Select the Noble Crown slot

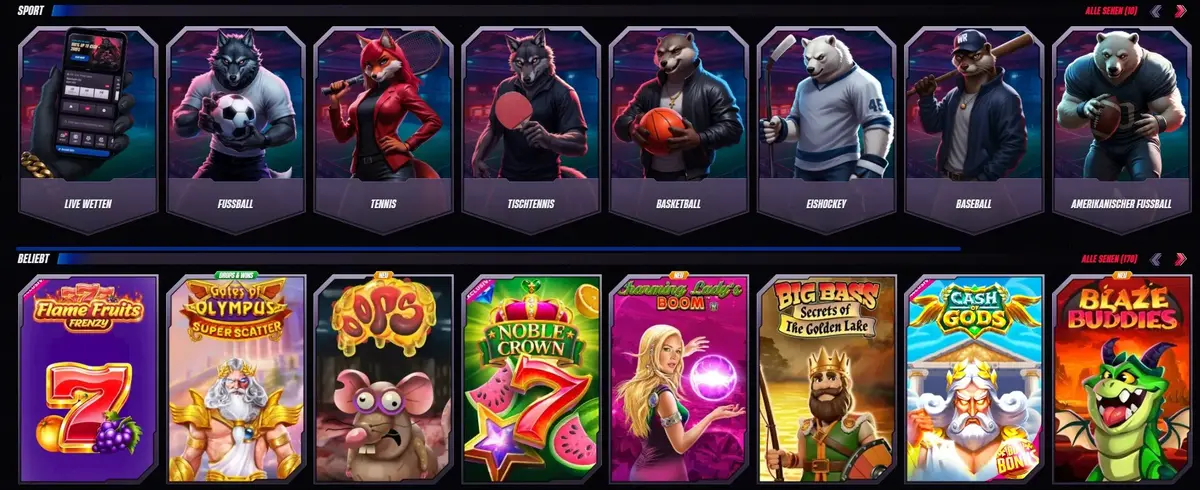coord(531,378)
